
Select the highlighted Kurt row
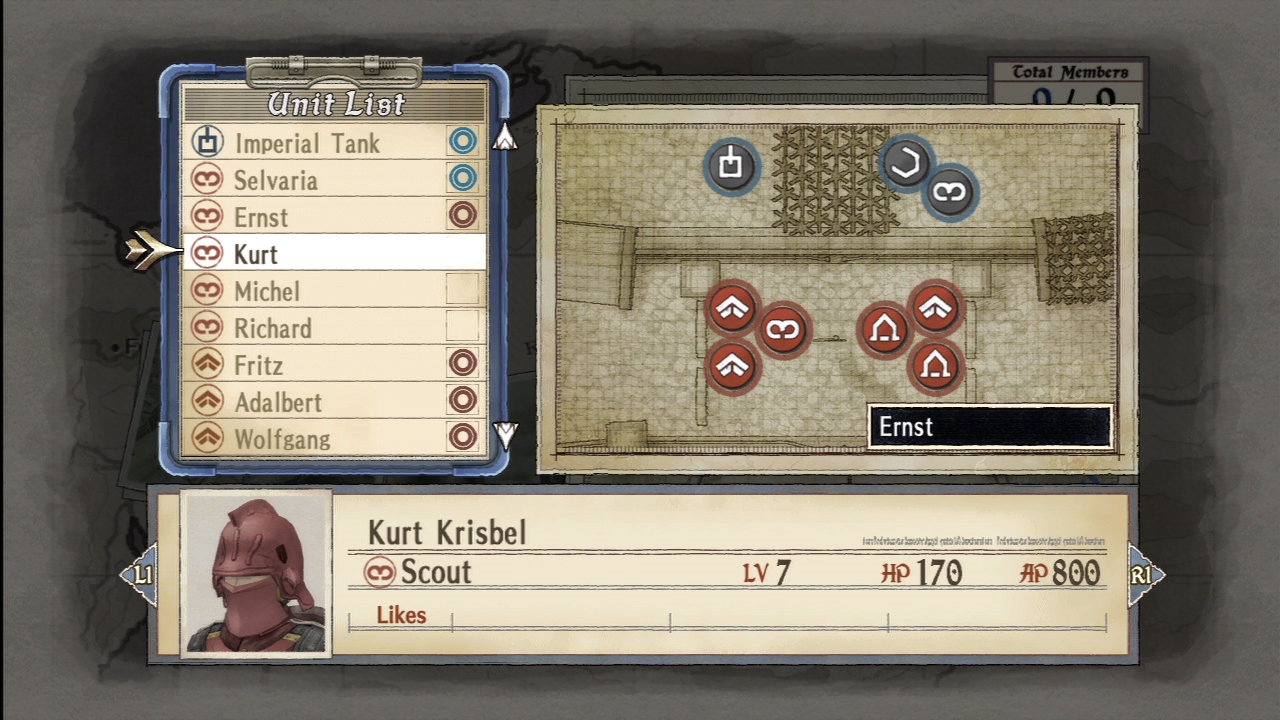333,253
